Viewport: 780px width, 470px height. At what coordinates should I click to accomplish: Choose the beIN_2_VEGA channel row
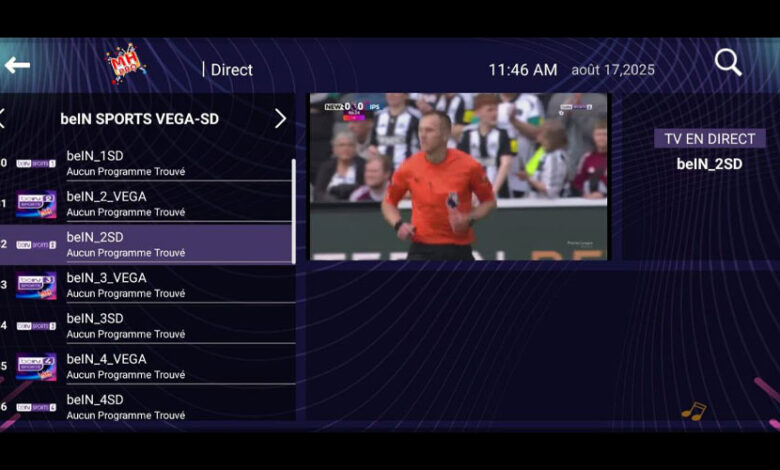(x=150, y=204)
